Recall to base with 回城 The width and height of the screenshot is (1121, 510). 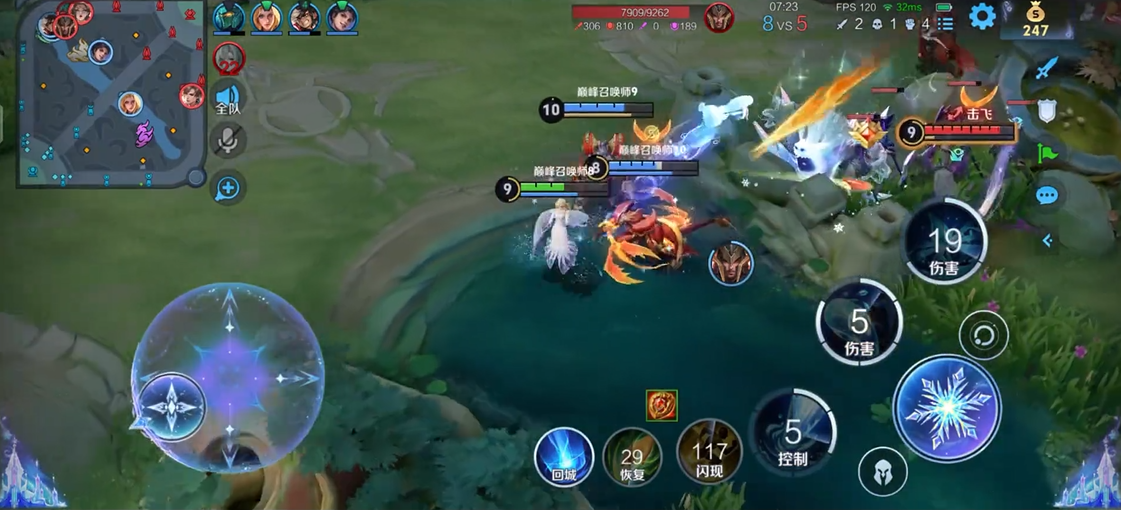pyautogui.click(x=564, y=455)
